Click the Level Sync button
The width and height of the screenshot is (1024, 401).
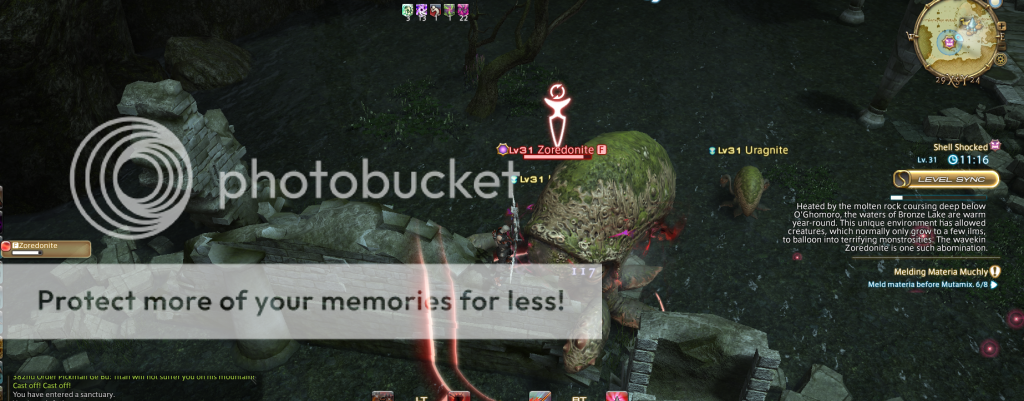click(946, 179)
